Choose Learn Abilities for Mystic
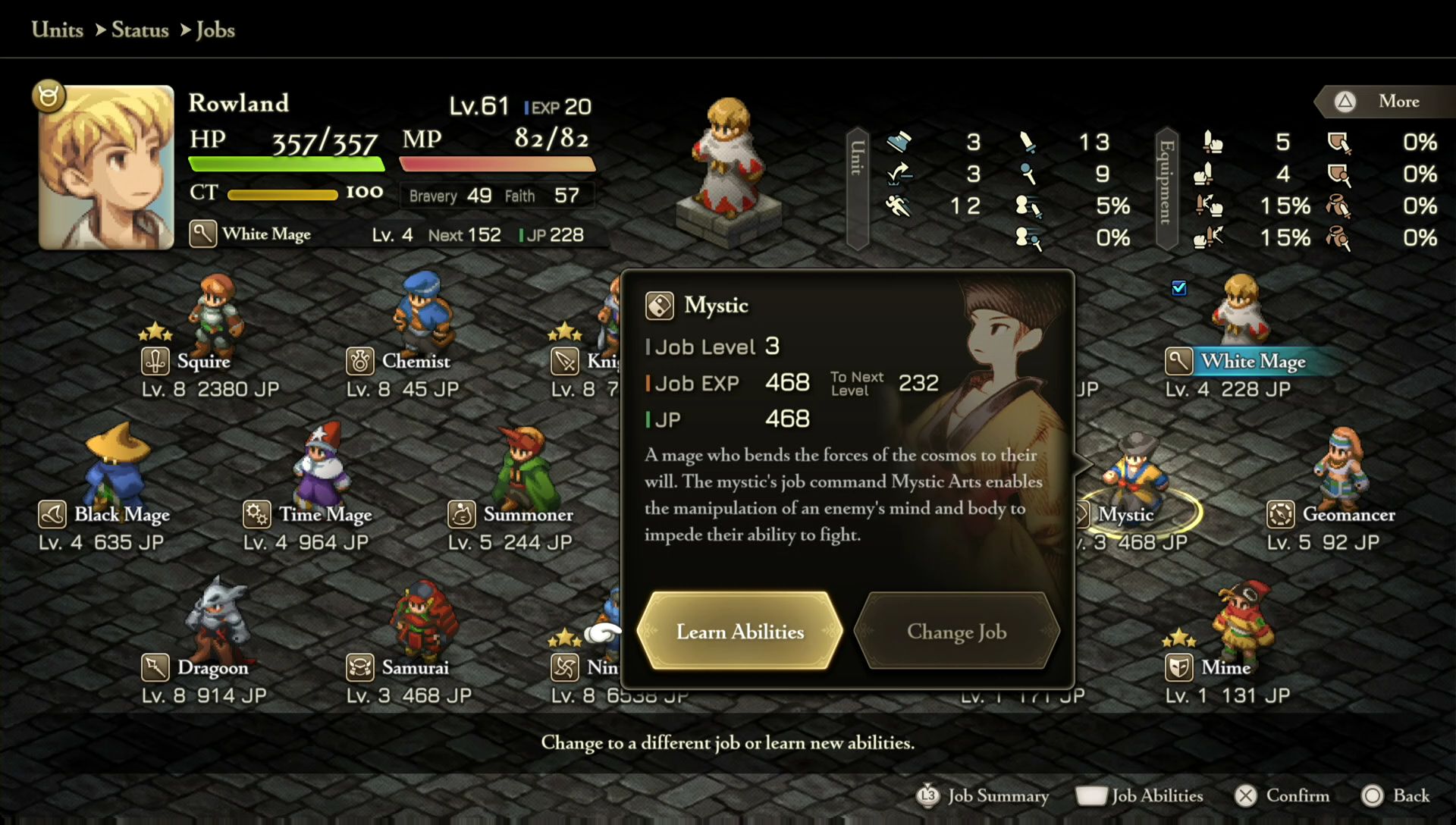 [x=739, y=631]
